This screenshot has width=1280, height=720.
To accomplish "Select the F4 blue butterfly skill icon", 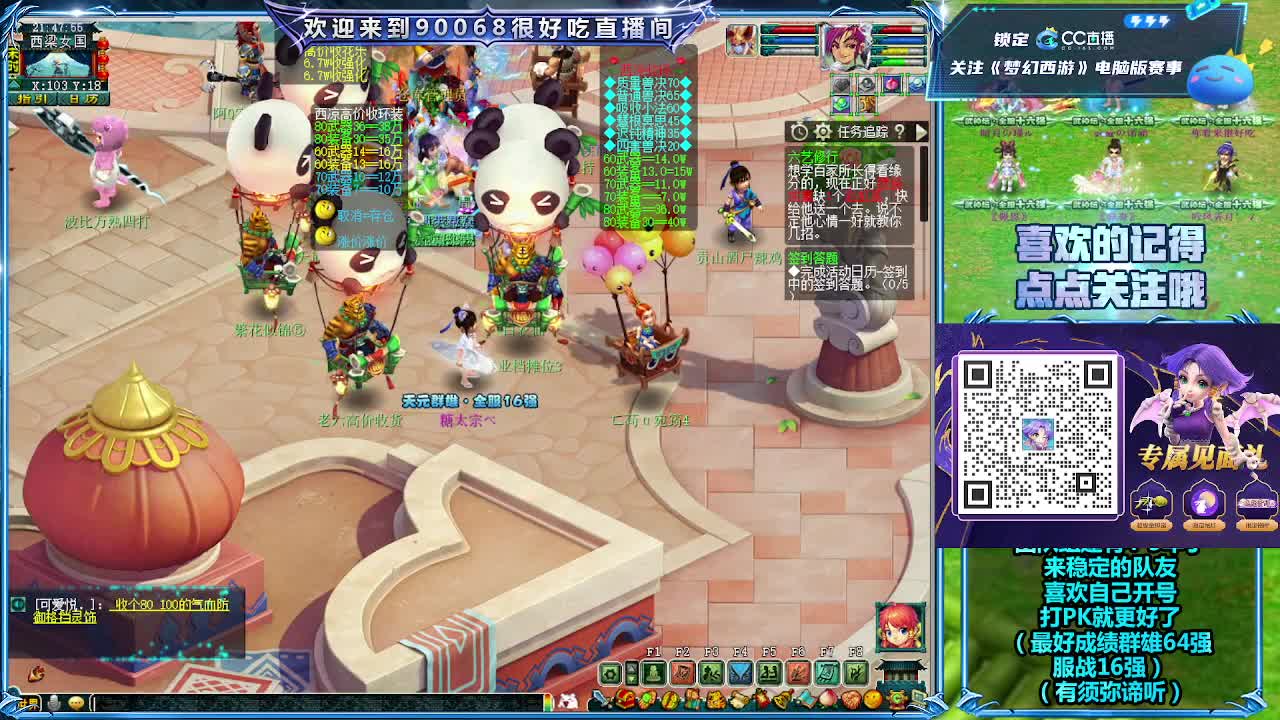I will (740, 673).
